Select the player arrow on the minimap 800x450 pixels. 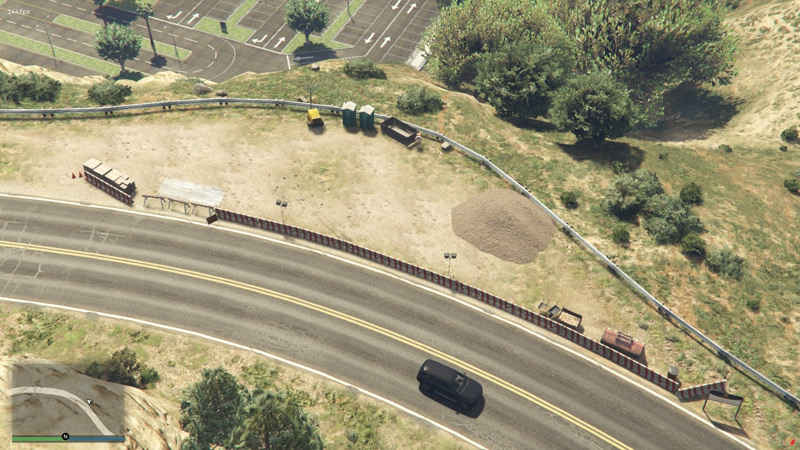[x=88, y=402]
